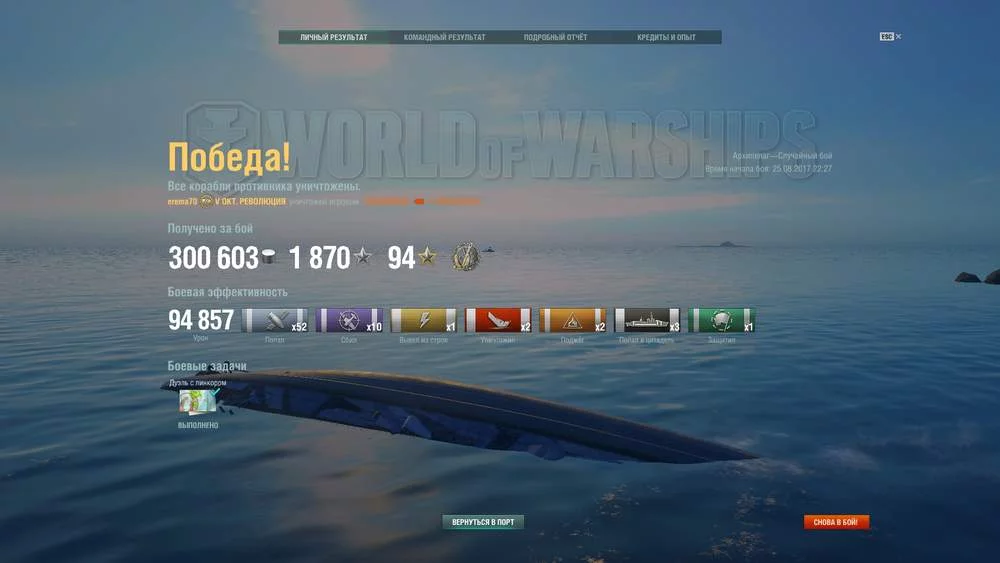Select the Сбил x10 aircraft ribbon
Viewport: 1000px width, 563px height.
349,321
